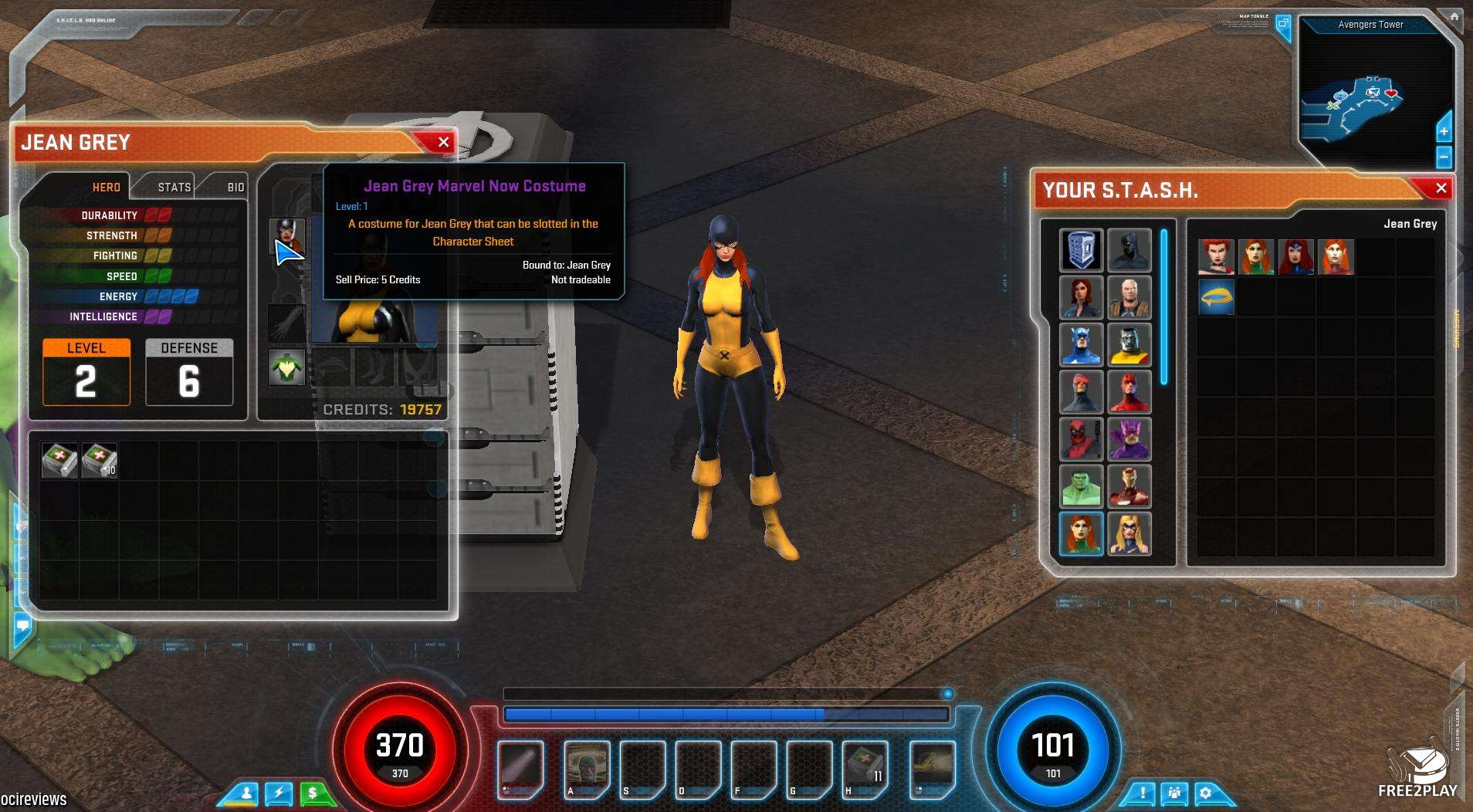Pick the golden halo item in stash
The width and height of the screenshot is (1473, 812).
pos(1216,297)
